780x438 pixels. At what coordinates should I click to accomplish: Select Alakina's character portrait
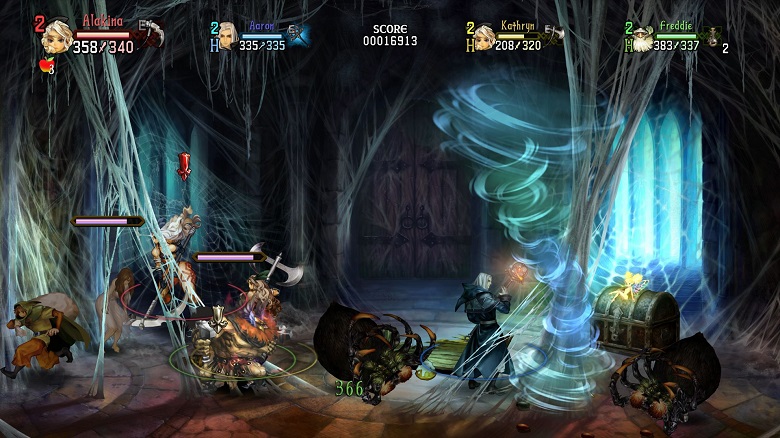[x=57, y=36]
